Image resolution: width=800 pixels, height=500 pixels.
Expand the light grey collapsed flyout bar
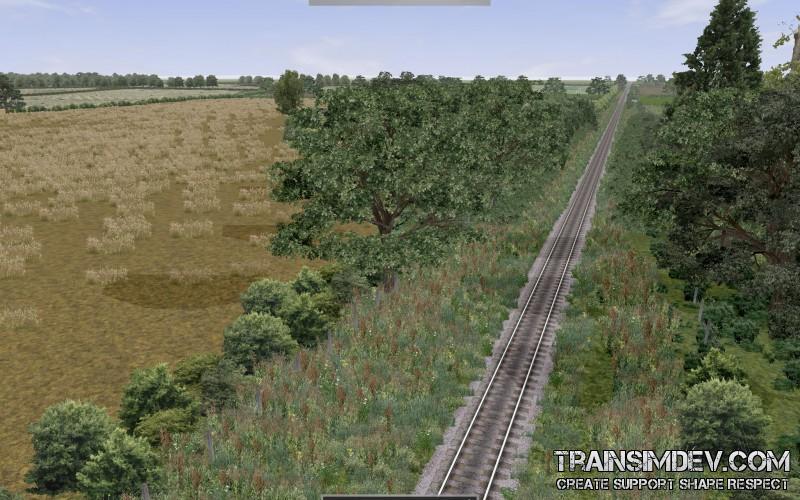click(399, 3)
